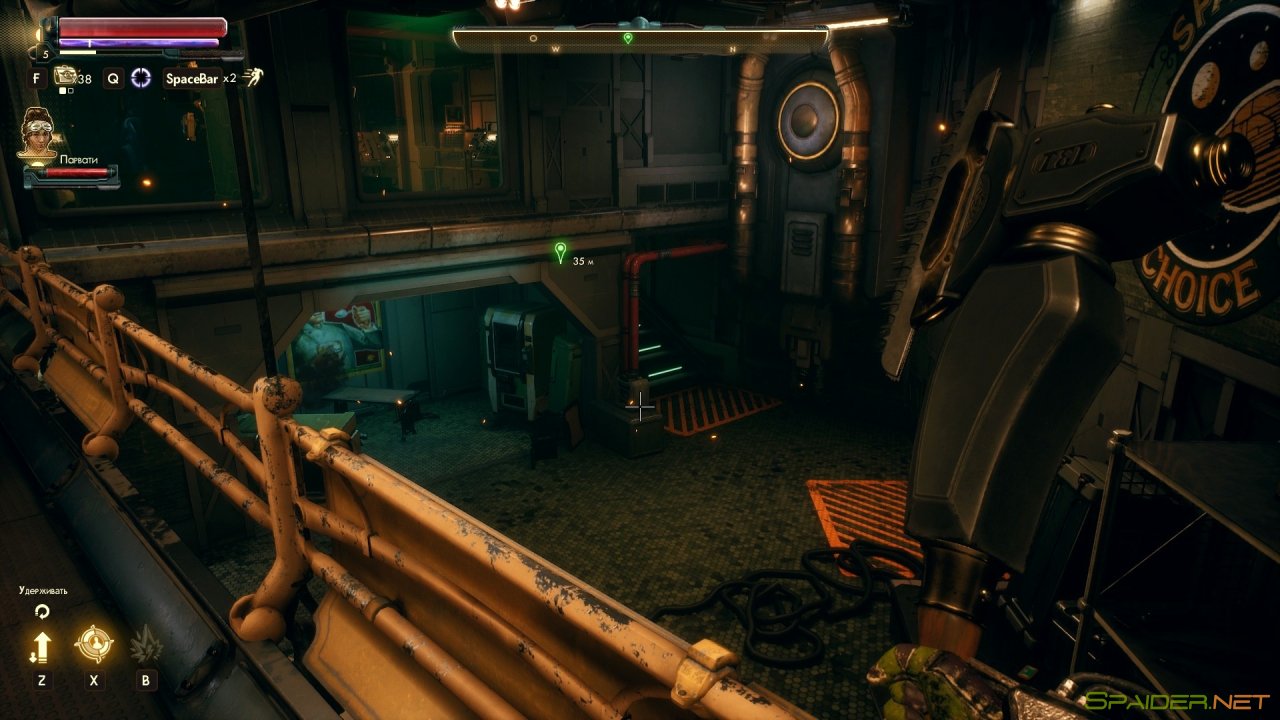This screenshot has height=720, width=1280.
Task: Toggle the Z command key badge
Action: pos(42,680)
